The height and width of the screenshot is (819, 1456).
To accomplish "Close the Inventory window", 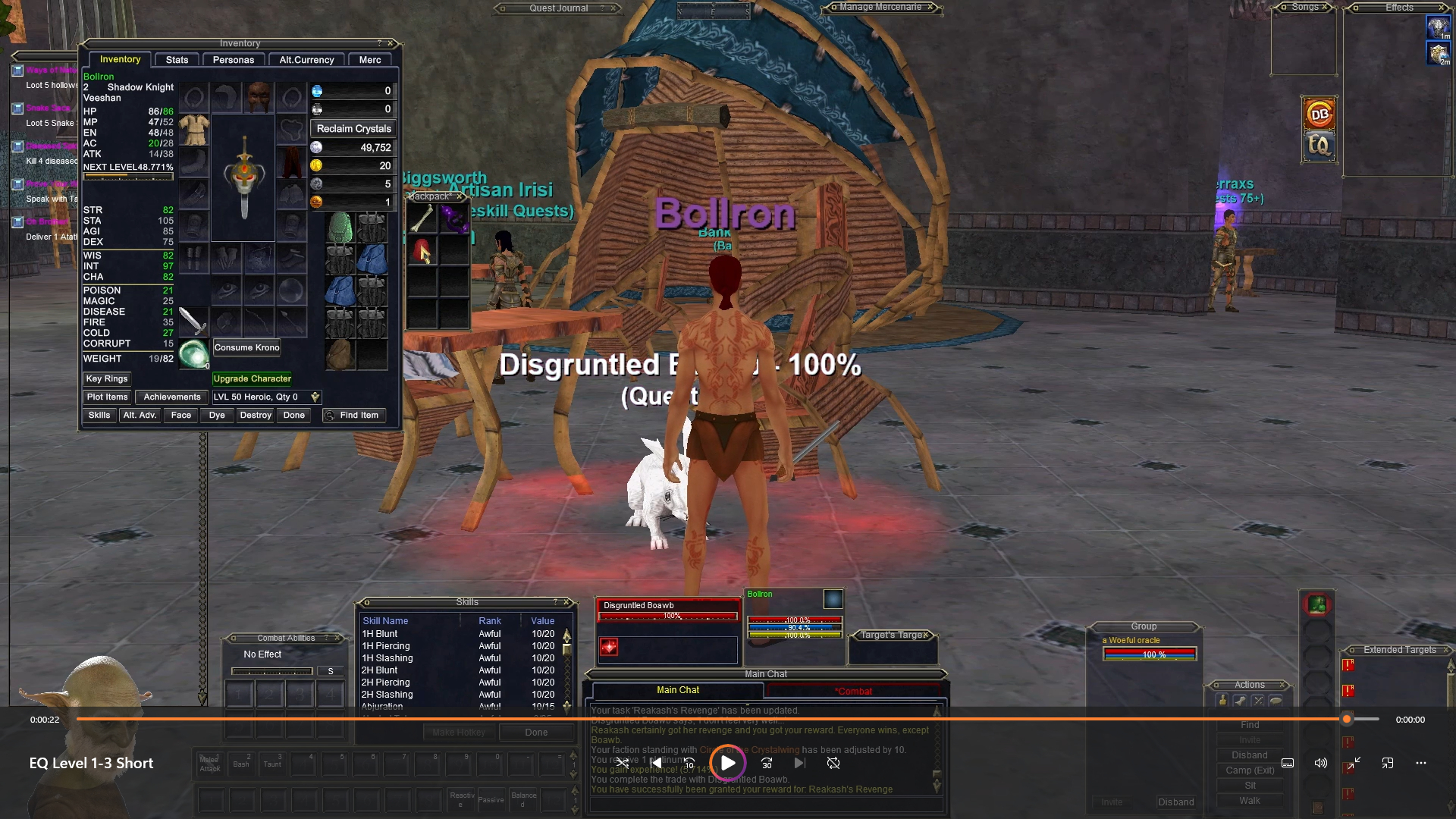I will (391, 43).
